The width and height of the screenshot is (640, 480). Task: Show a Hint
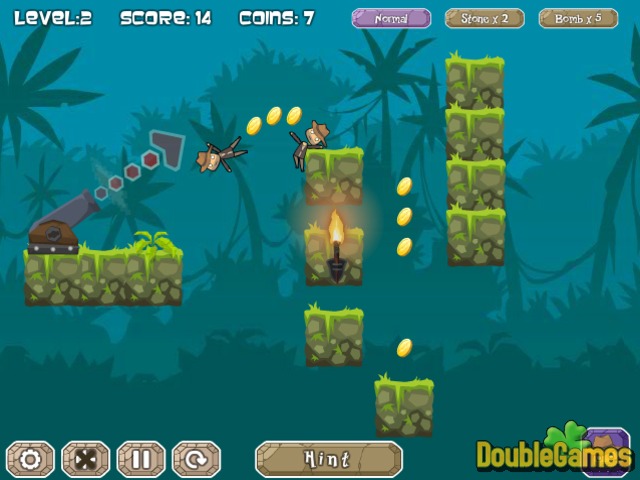point(328,459)
